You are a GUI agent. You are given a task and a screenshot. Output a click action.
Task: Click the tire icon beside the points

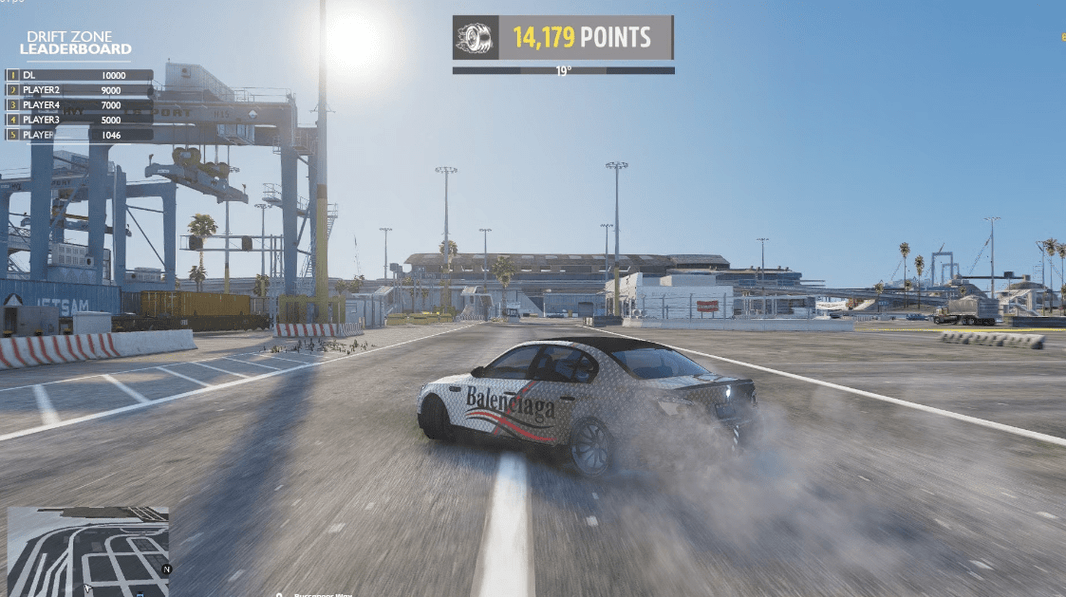pos(473,38)
